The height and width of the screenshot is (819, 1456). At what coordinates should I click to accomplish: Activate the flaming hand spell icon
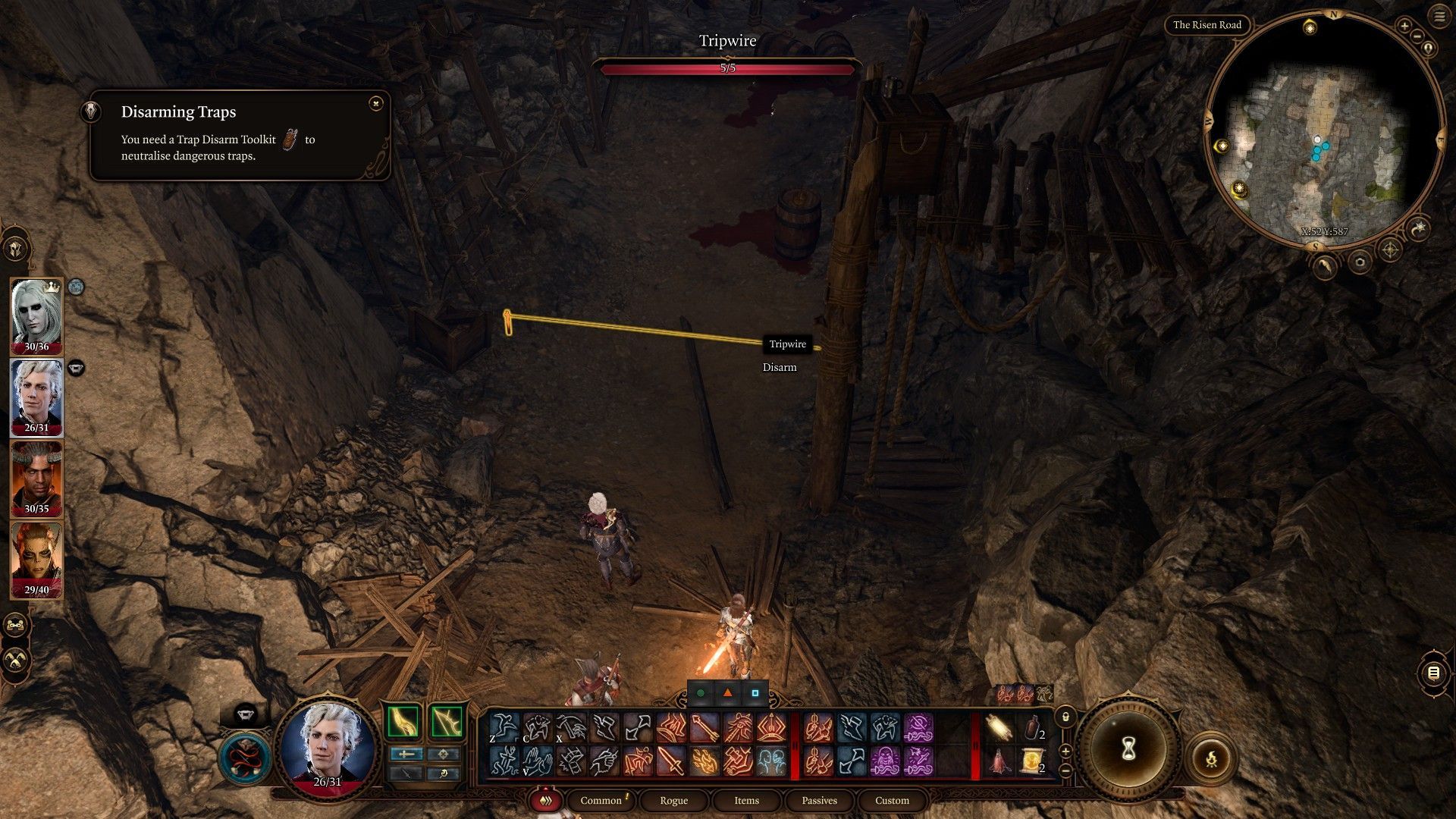pos(704,761)
